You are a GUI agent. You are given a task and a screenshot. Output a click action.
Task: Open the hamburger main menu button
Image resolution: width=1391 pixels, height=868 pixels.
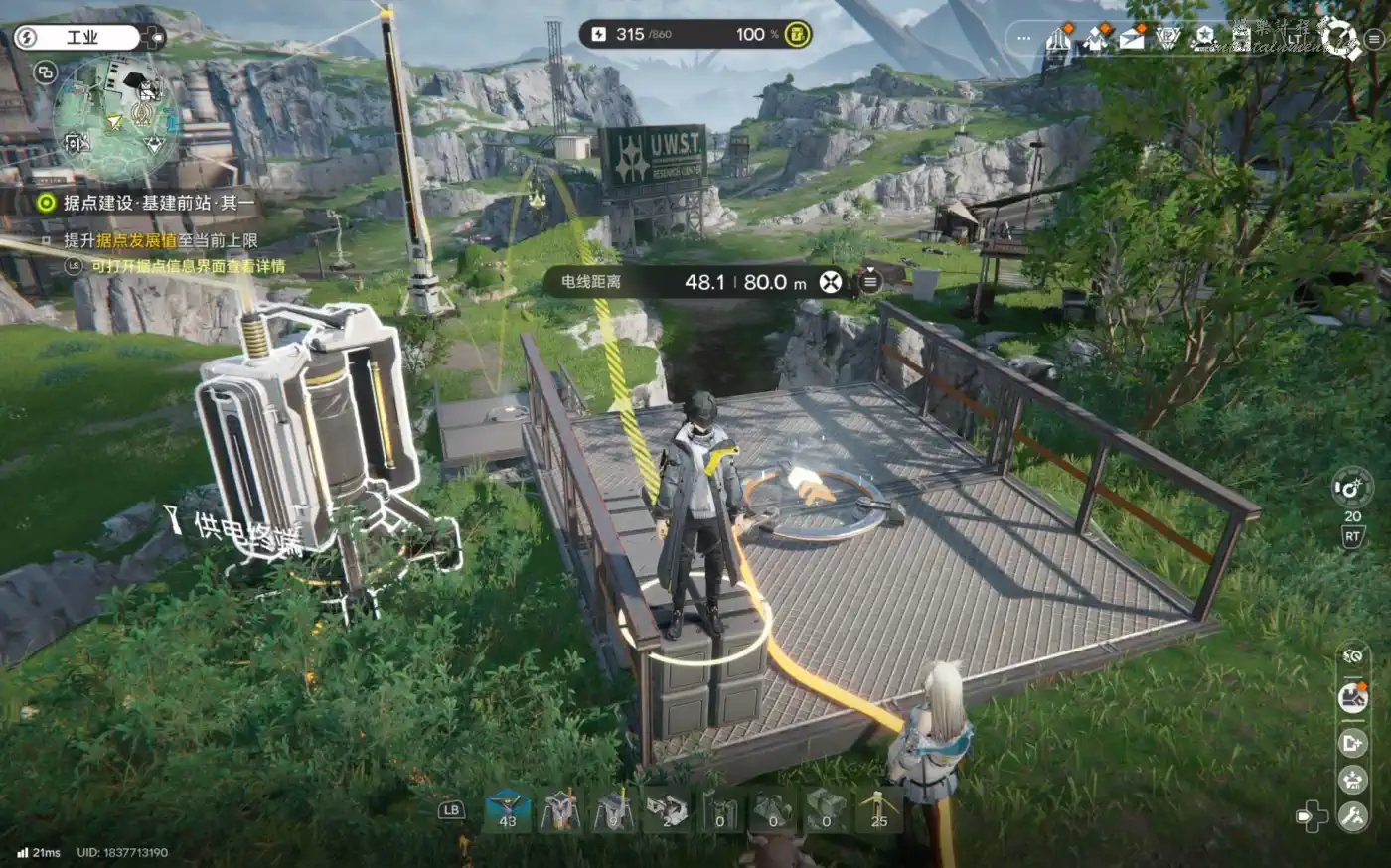(x=1374, y=39)
